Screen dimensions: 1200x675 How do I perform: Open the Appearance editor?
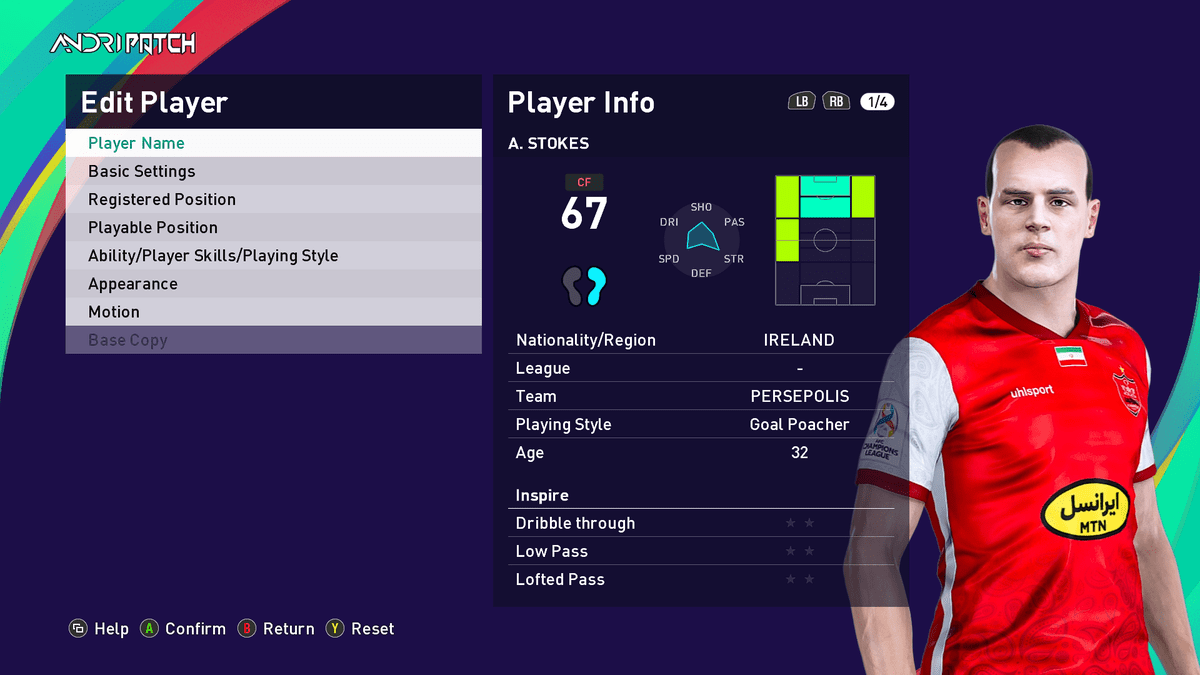(273, 283)
